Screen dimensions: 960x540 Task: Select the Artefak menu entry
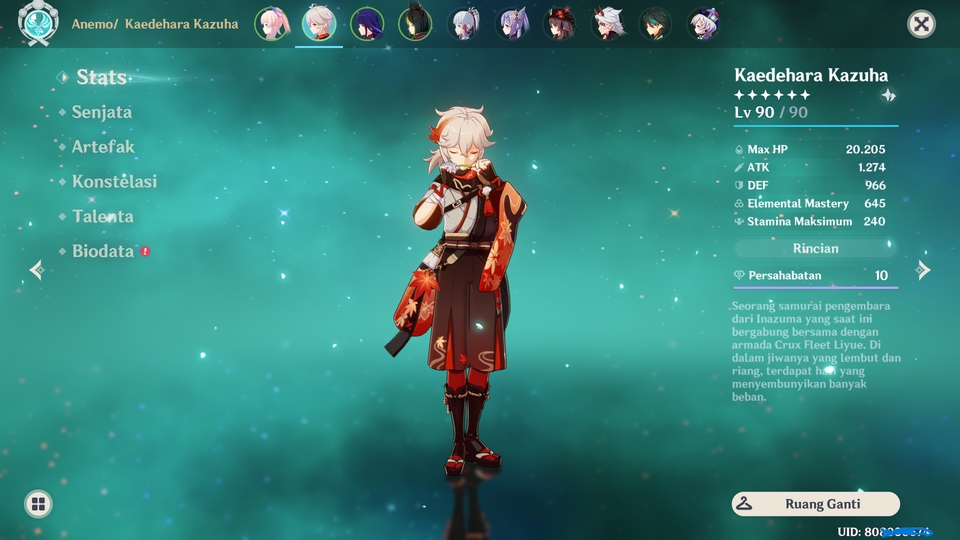click(x=102, y=147)
